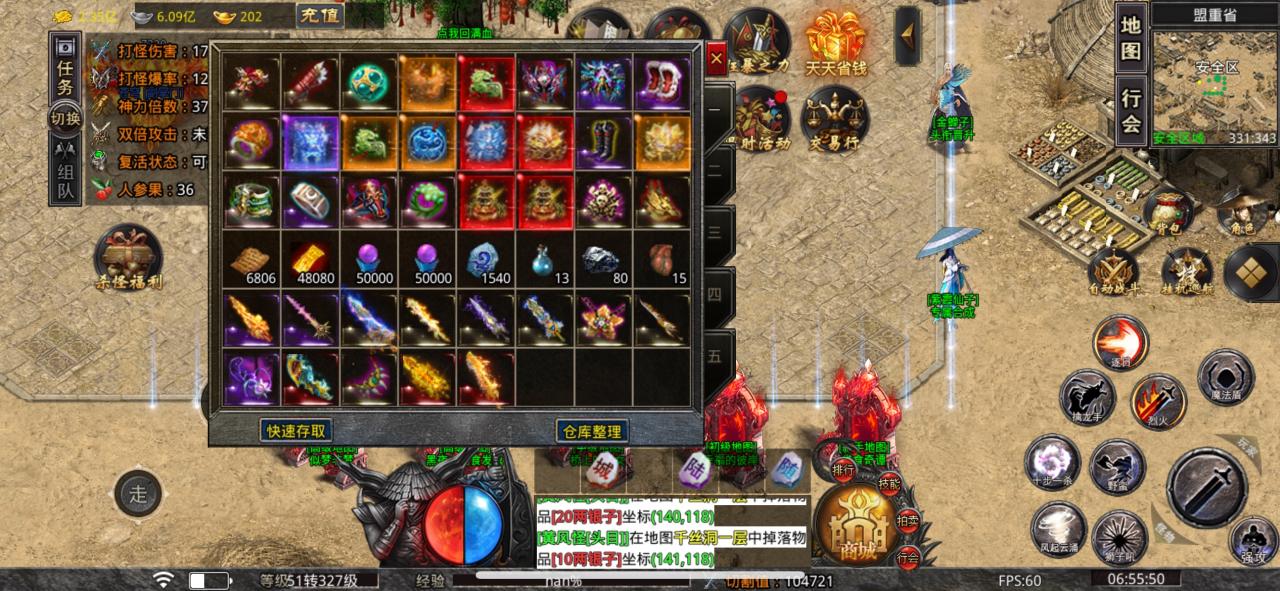Open the 充值 recharge button
1280x591 pixels.
320,15
